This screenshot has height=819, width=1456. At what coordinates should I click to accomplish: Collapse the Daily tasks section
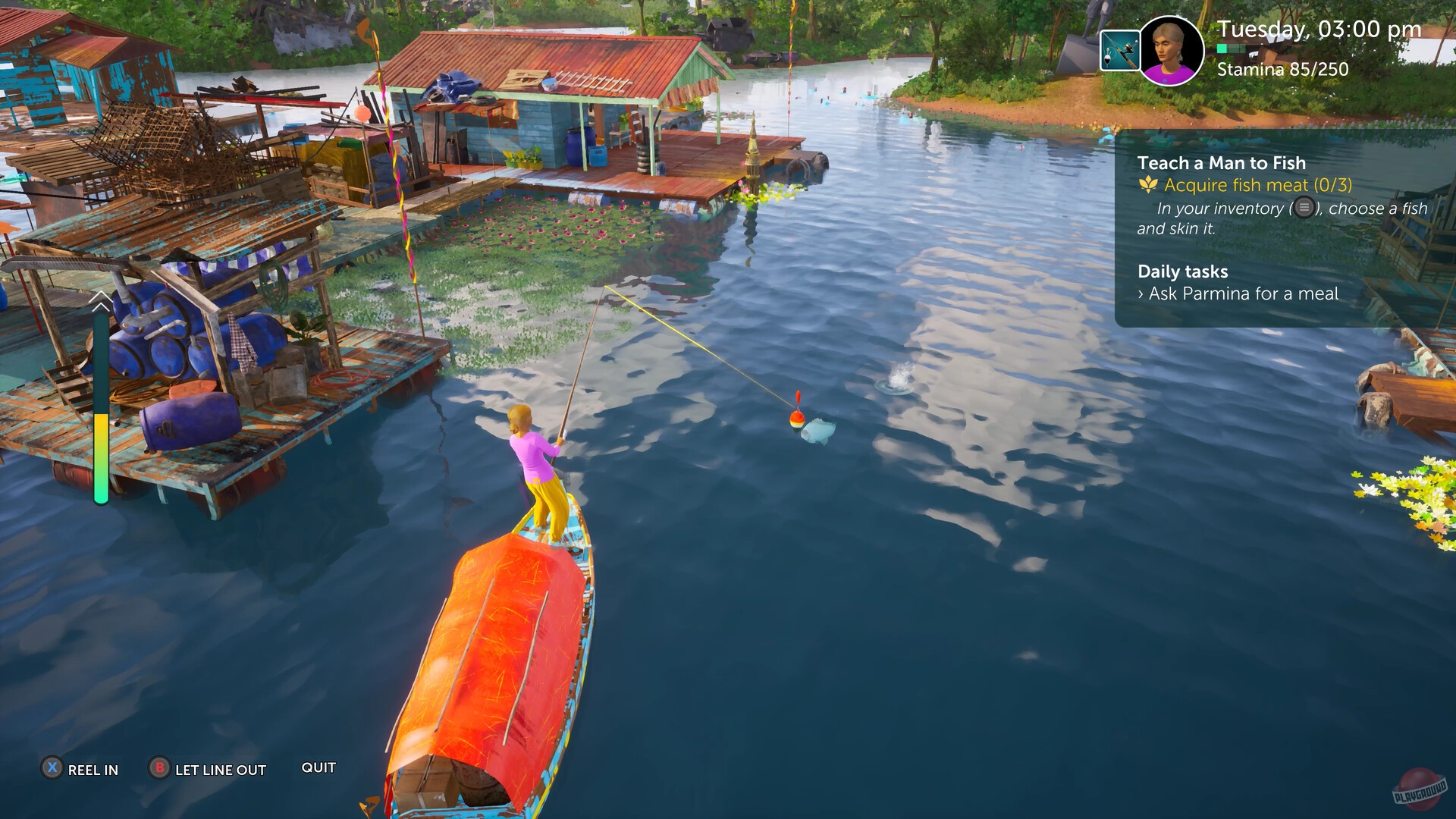(x=1182, y=271)
